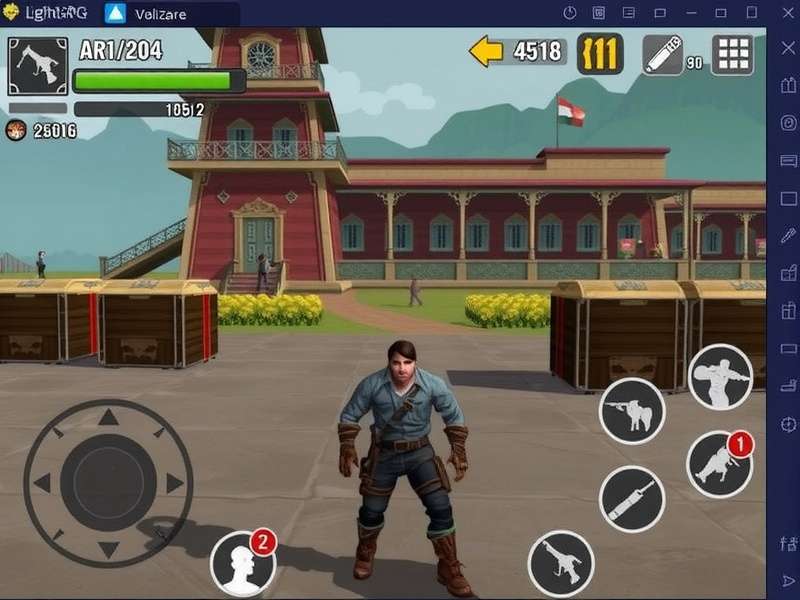This screenshot has width=800, height=600.
Task: Tap the flying kick action button
Action: 561,563
